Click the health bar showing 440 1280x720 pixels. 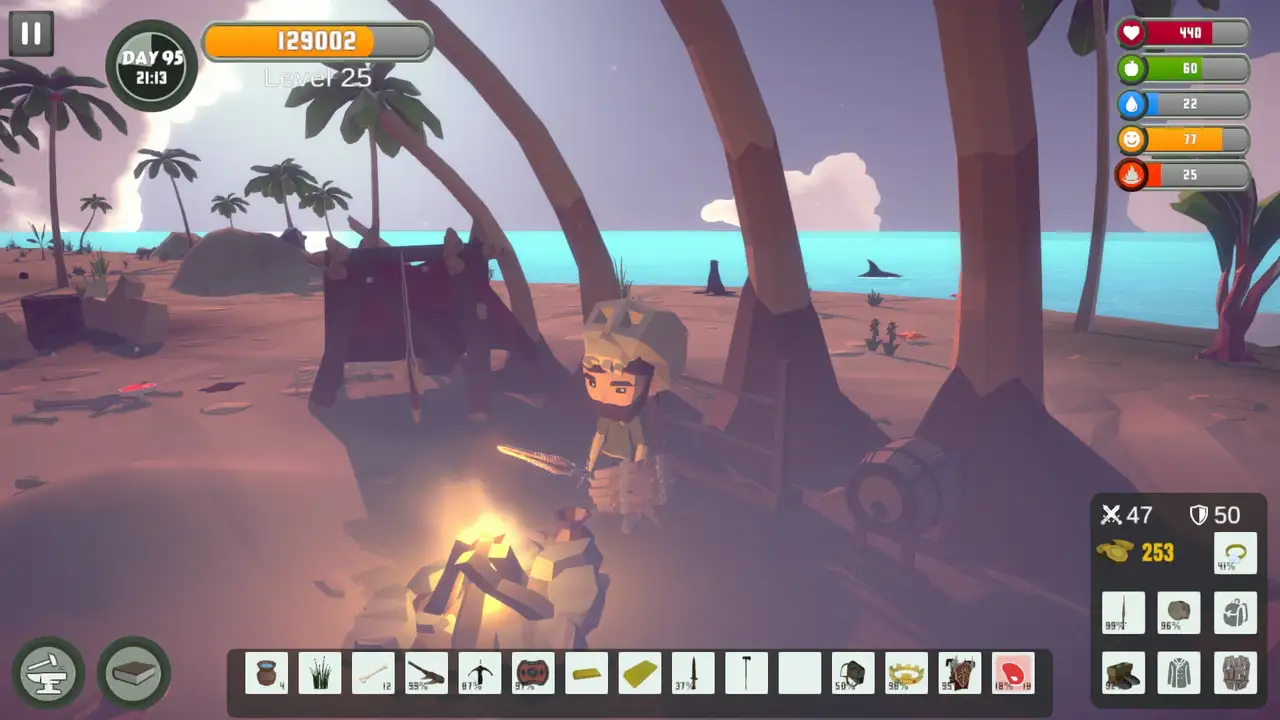[x=1185, y=33]
